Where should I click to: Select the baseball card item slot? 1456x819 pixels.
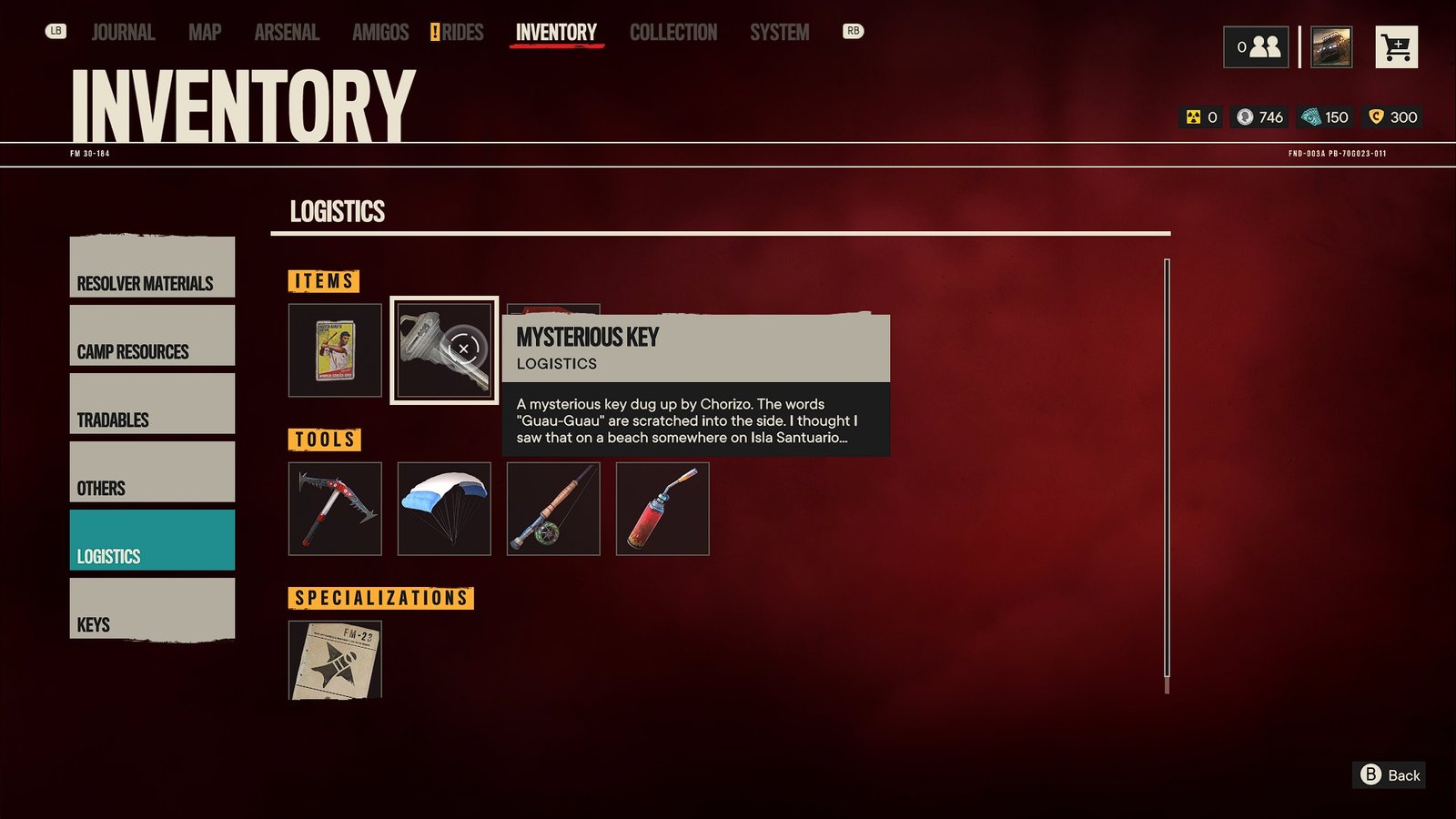335,350
